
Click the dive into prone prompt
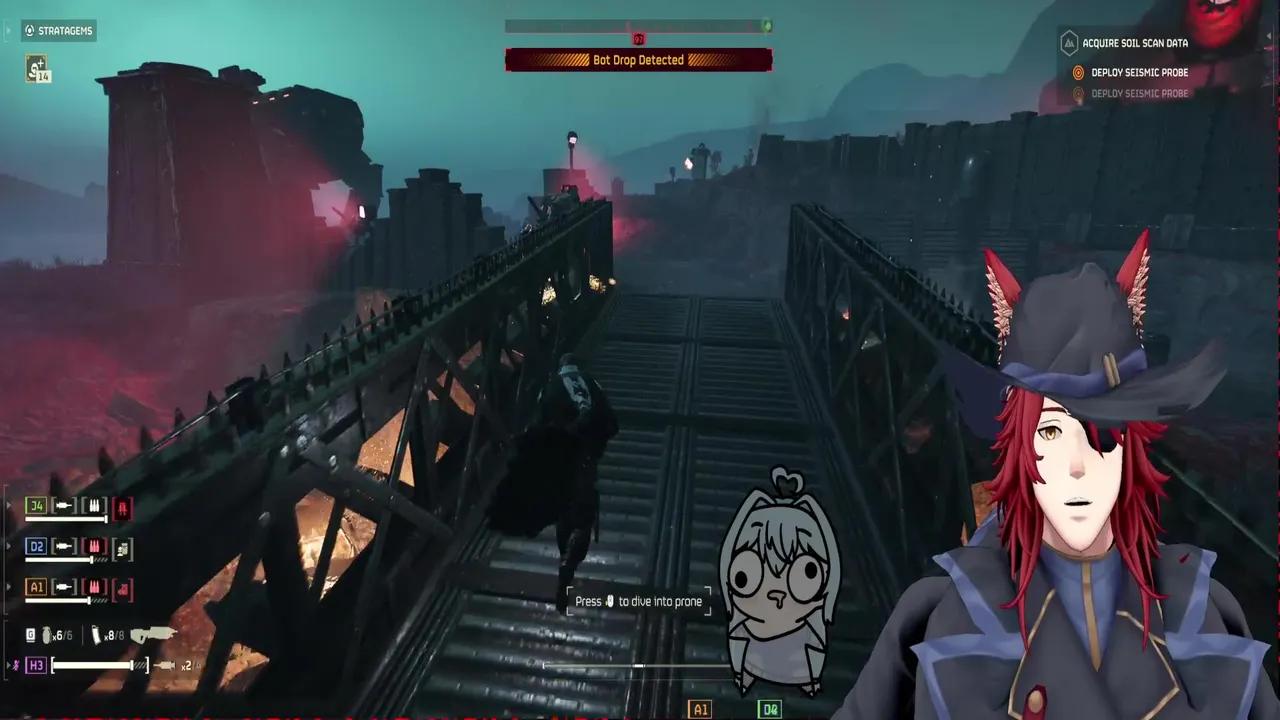[639, 601]
